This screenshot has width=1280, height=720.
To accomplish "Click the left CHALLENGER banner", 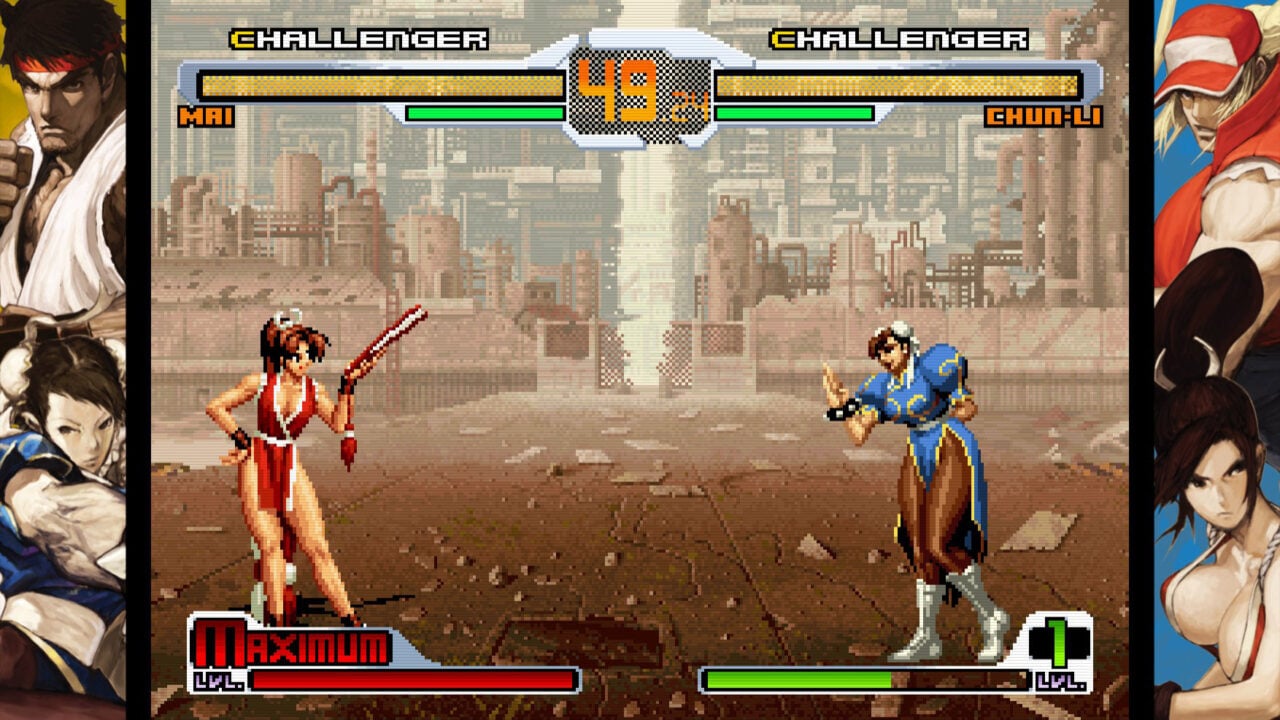I will (350, 42).
